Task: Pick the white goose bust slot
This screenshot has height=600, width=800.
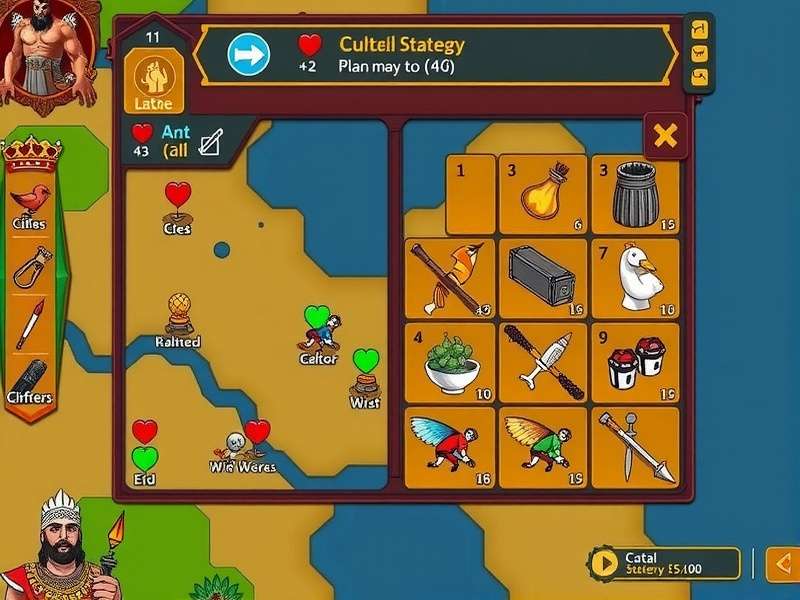Action: pos(635,278)
